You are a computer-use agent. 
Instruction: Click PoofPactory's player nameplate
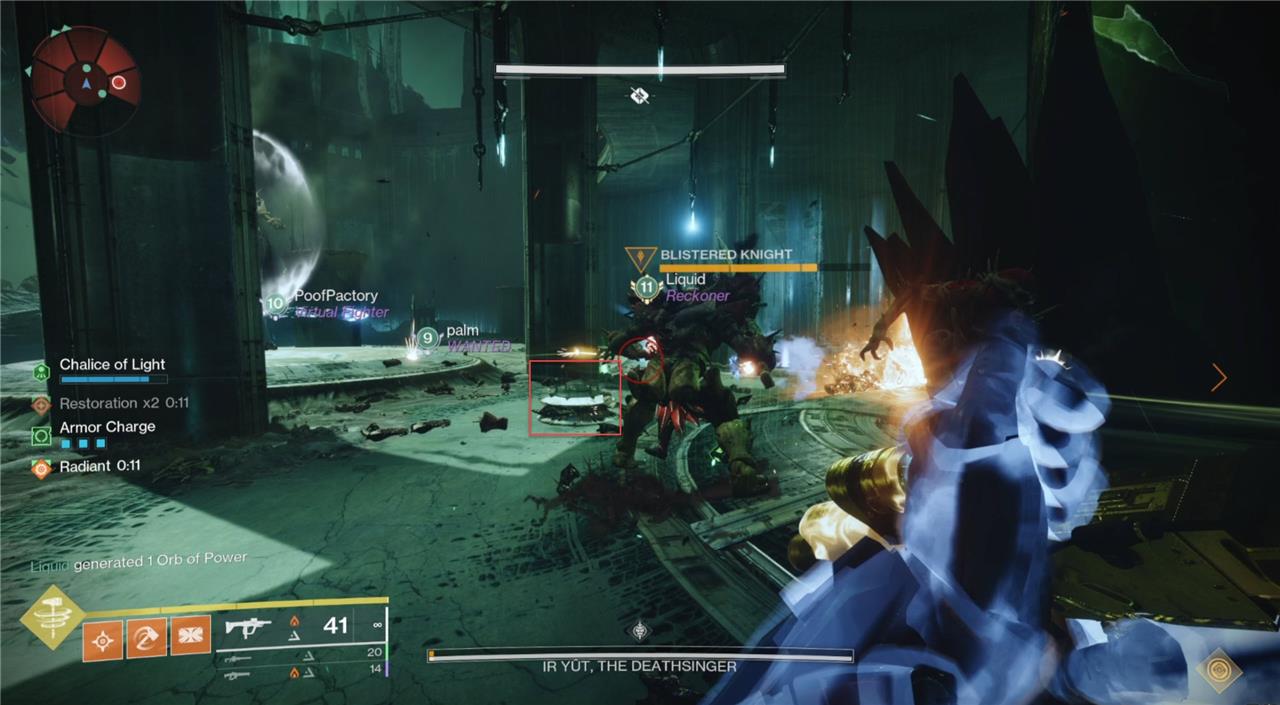pyautogui.click(x=335, y=296)
